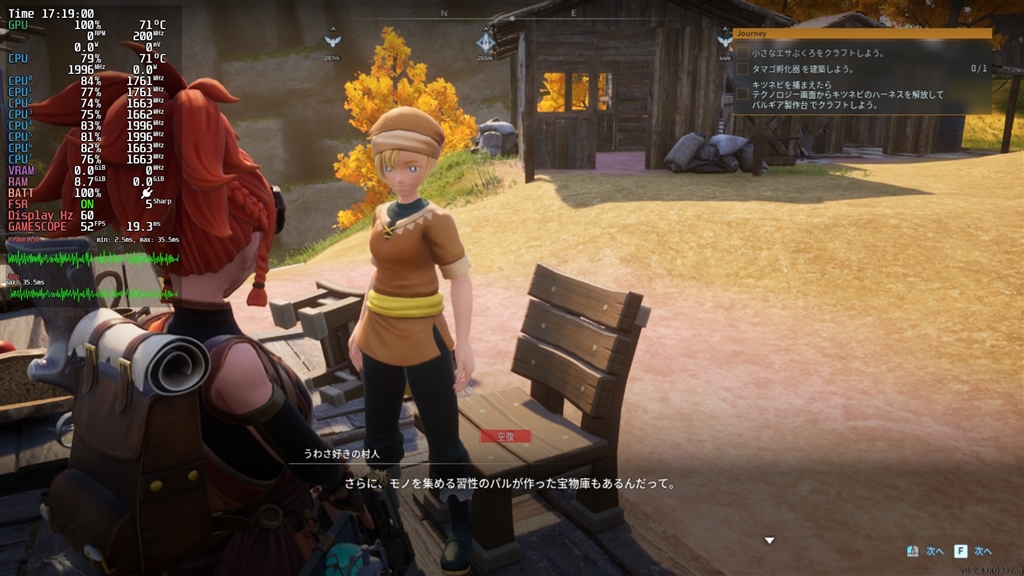Viewport: 1024px width, 576px height.
Task: Click the compass marker showing 44m
Action: (724, 40)
